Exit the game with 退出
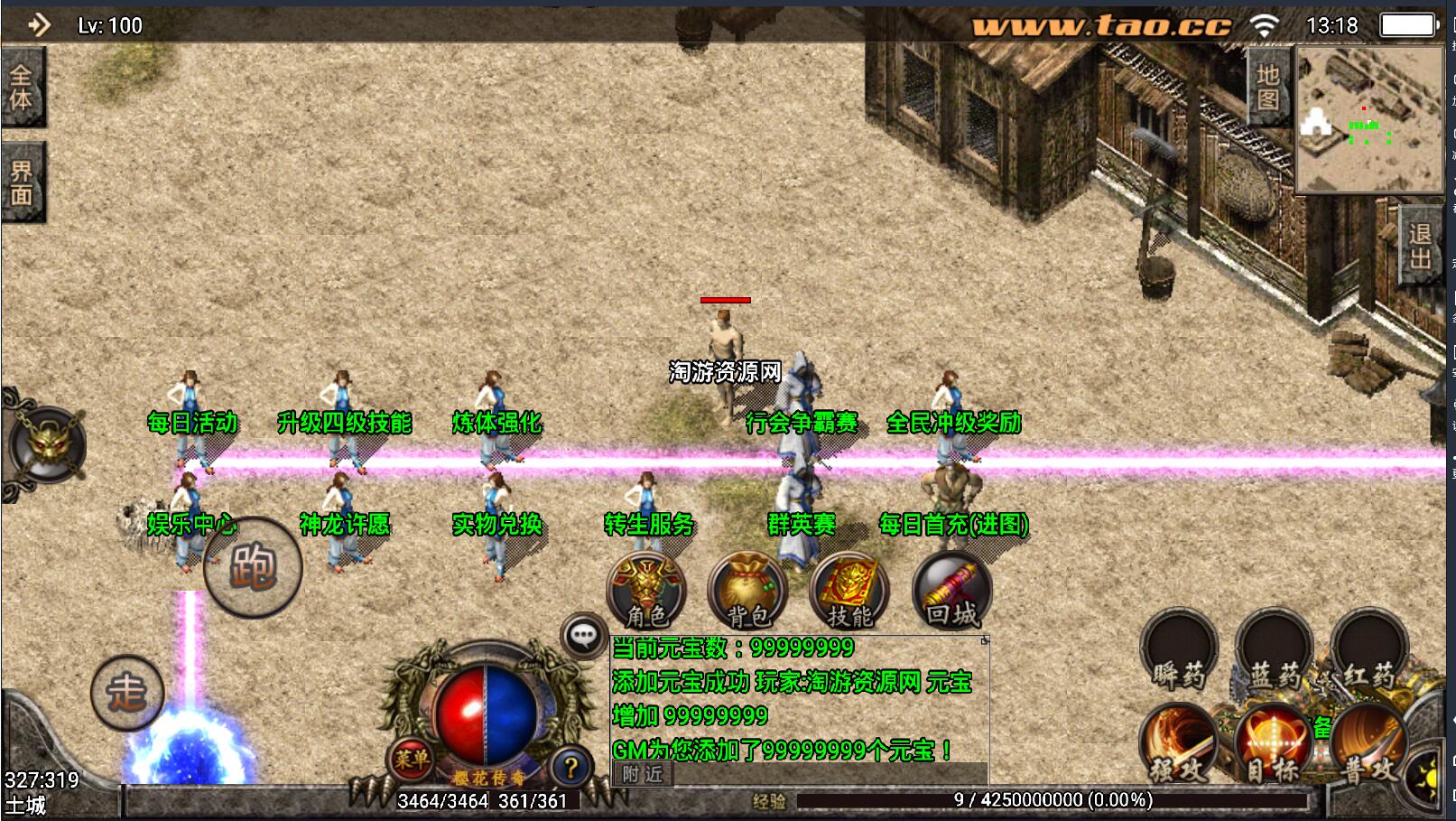This screenshot has height=821, width=1456. 1420,247
